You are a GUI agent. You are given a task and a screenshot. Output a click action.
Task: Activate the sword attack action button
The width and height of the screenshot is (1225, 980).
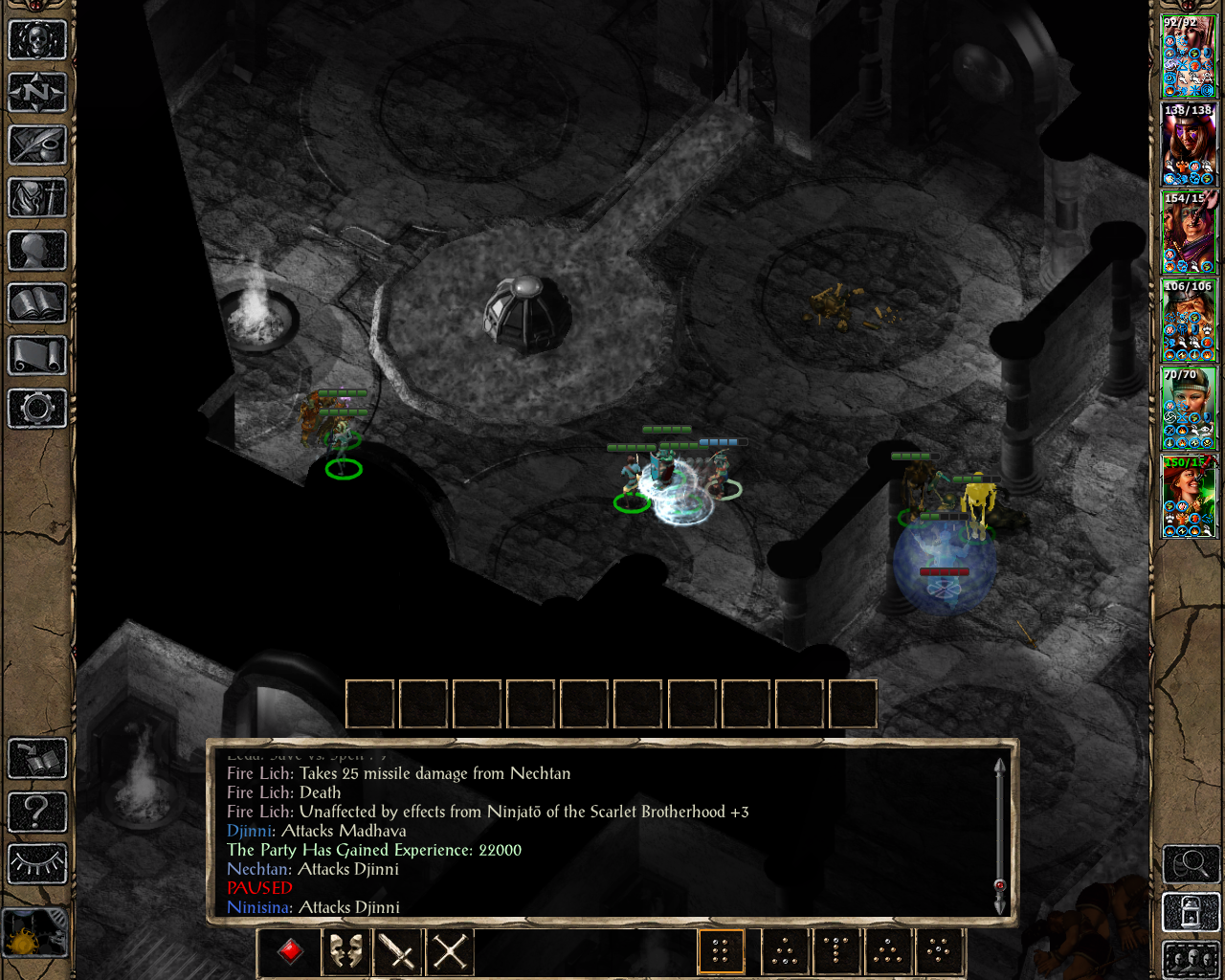[x=397, y=951]
